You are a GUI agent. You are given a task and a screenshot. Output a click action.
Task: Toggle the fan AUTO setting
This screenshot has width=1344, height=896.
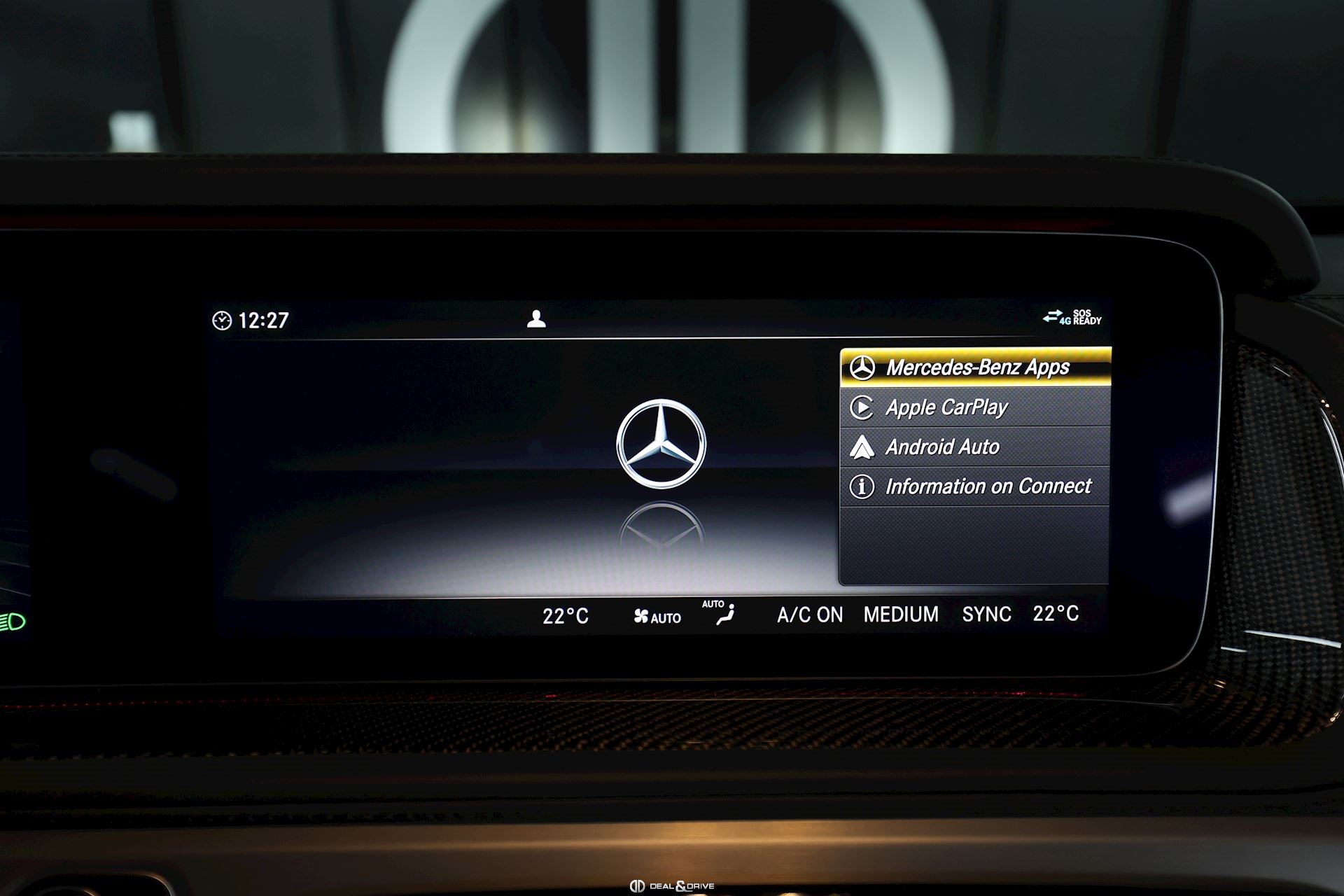(657, 617)
